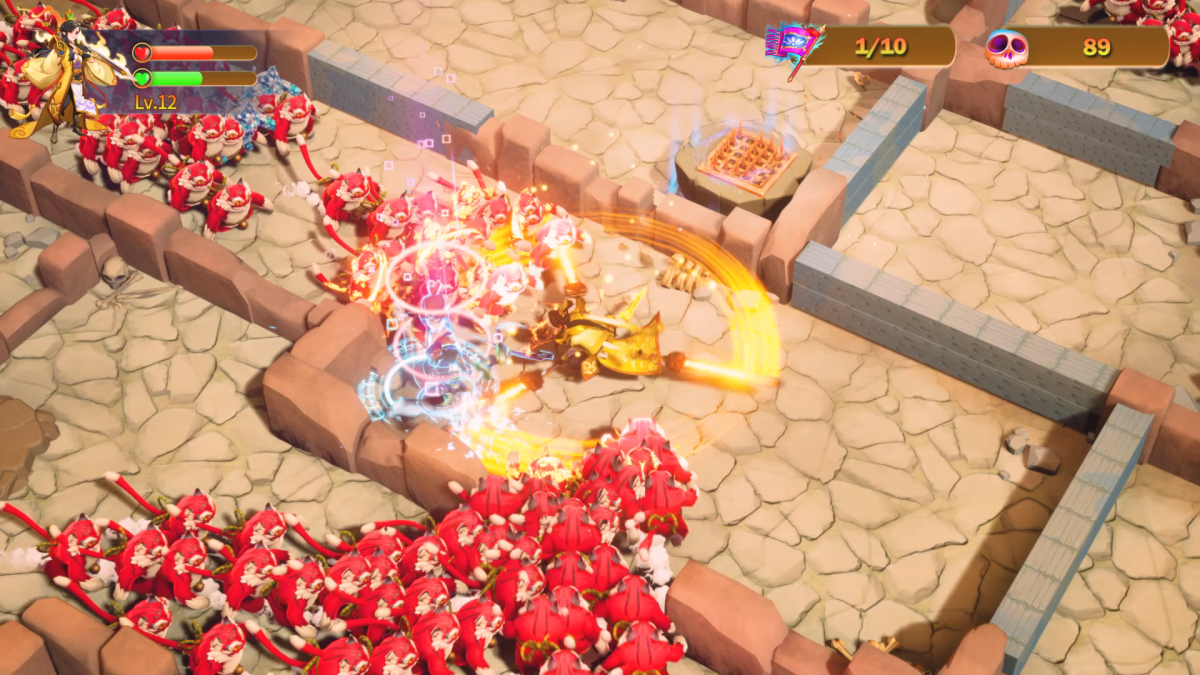Screen dimensions: 1200x675
Task: Click the pink skull kill icon
Action: [x=1006, y=47]
